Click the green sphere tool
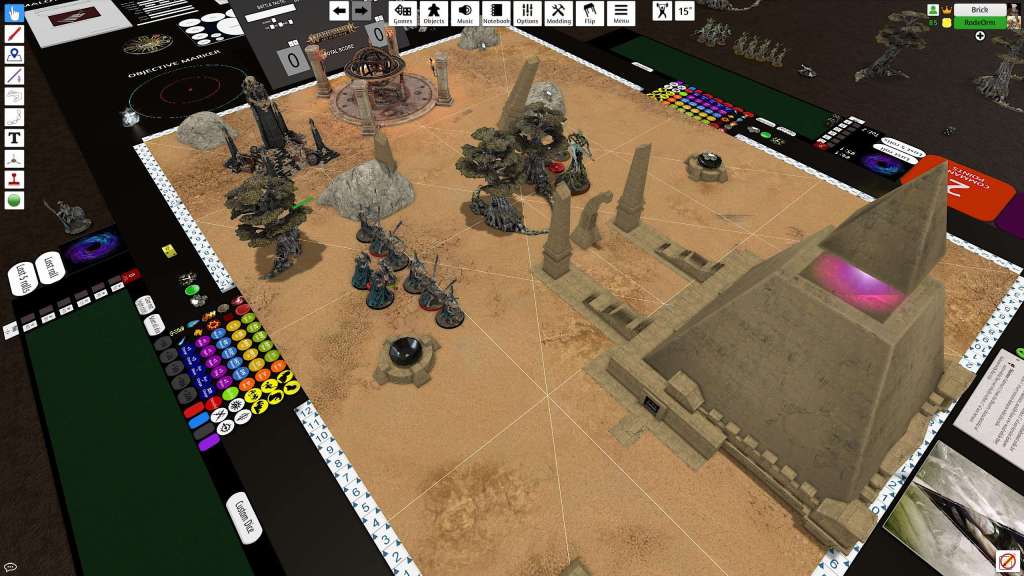This screenshot has height=576, width=1024. click(x=14, y=200)
